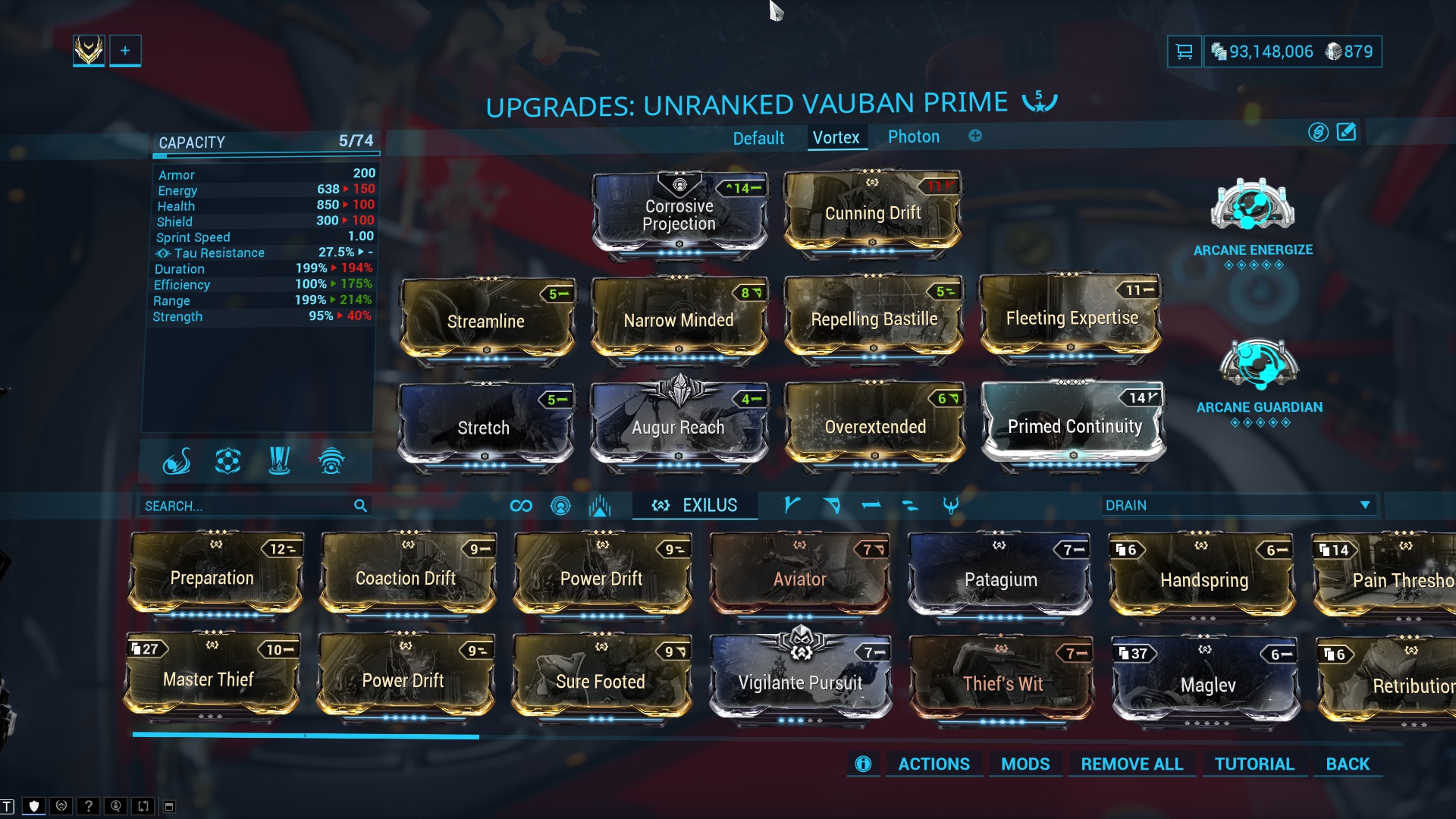Select the Primed Continuity mod

(x=1074, y=426)
